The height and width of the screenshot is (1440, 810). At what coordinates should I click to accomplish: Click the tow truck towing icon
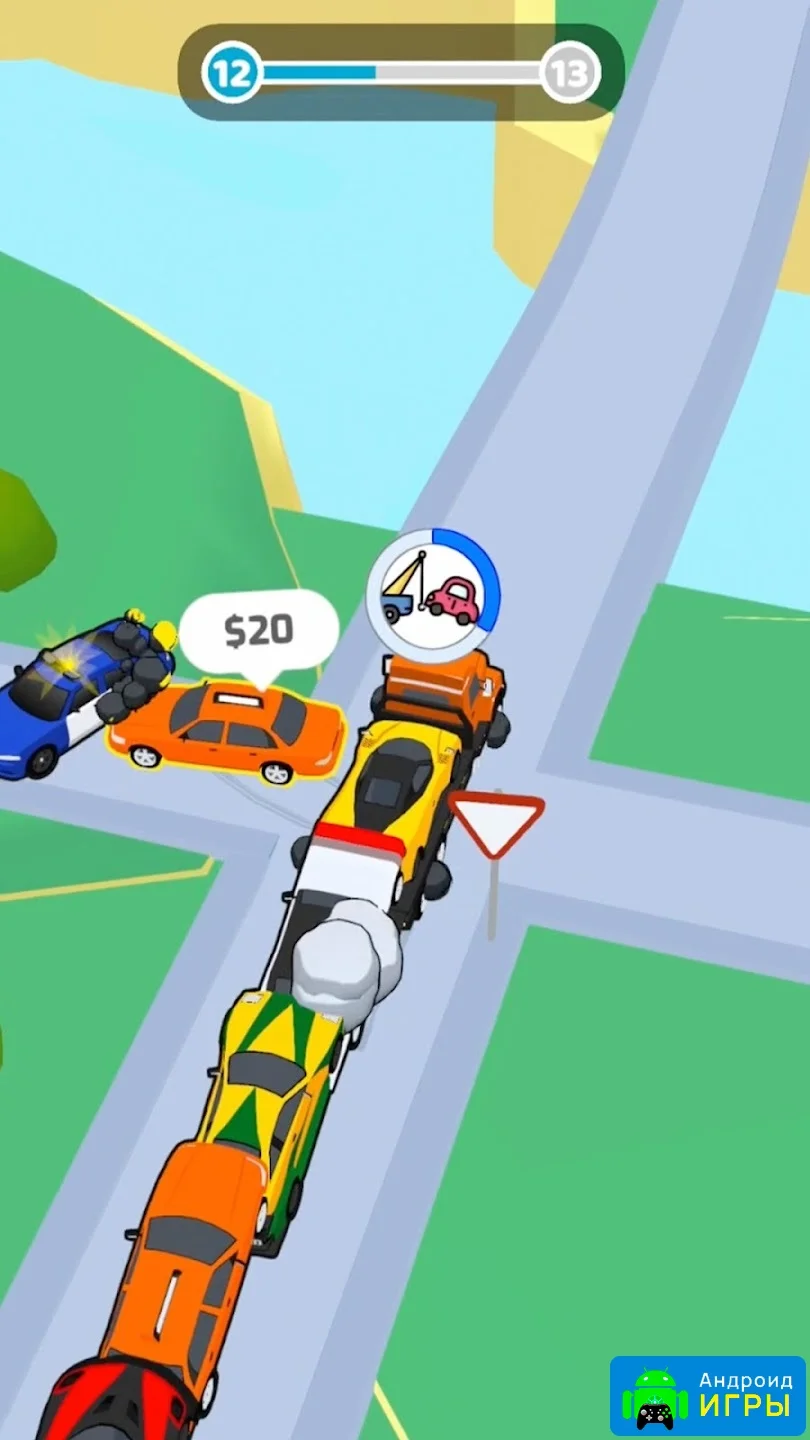[433, 595]
